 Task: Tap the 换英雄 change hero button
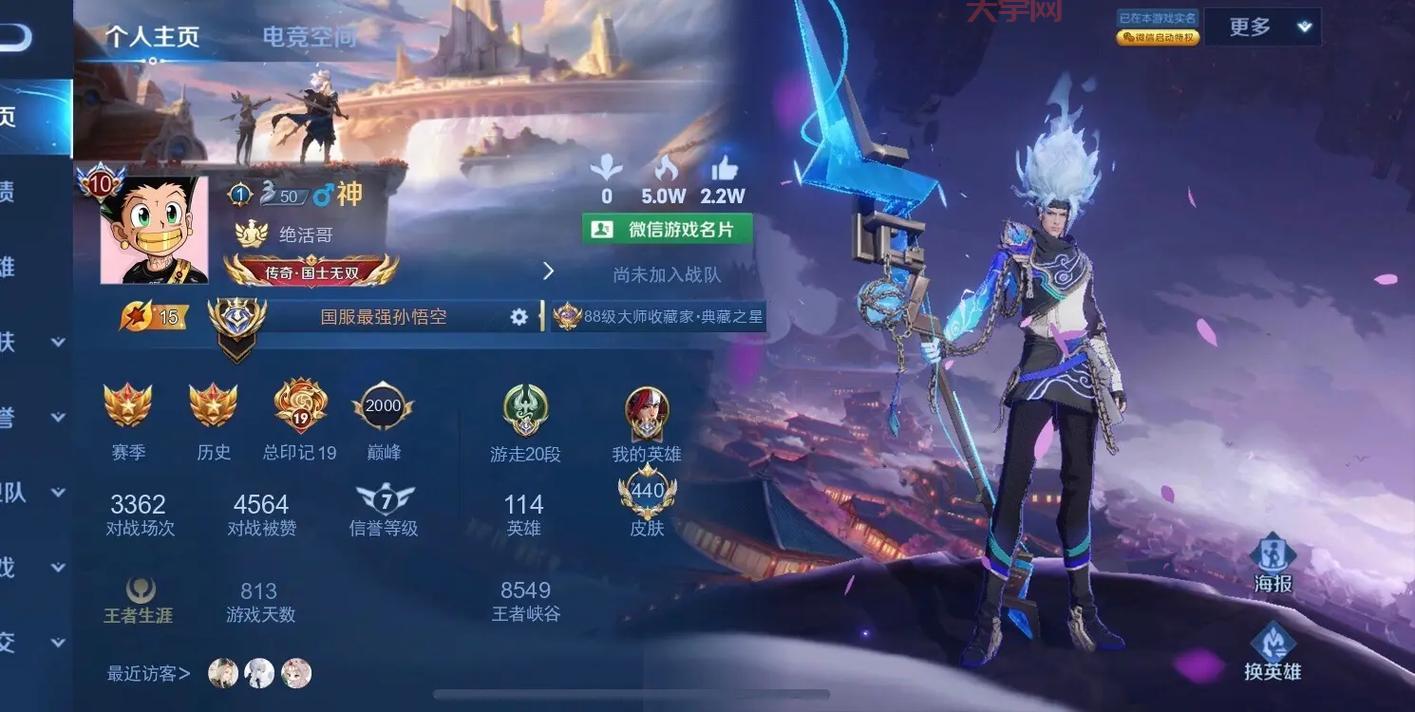click(x=1272, y=651)
